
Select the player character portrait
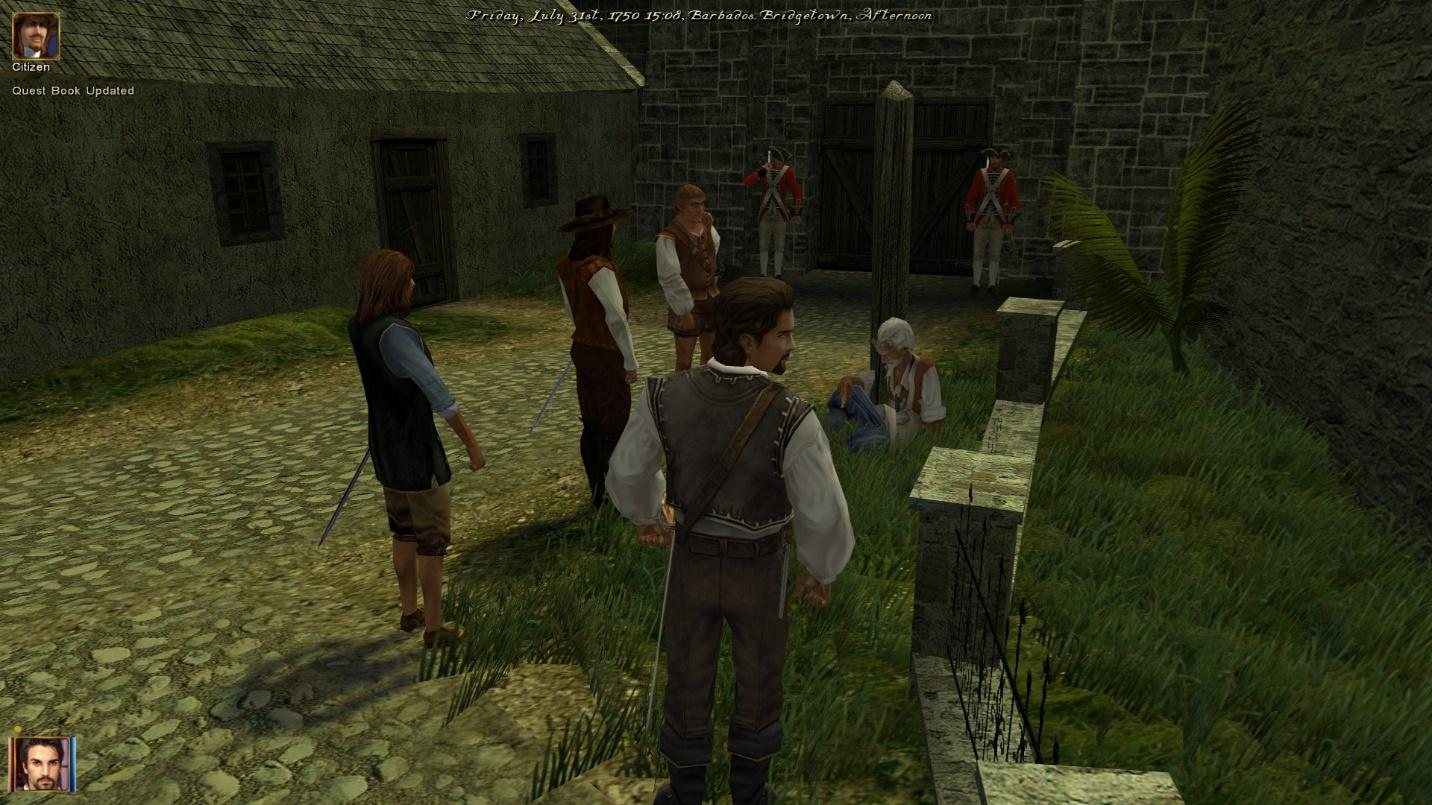coord(42,764)
